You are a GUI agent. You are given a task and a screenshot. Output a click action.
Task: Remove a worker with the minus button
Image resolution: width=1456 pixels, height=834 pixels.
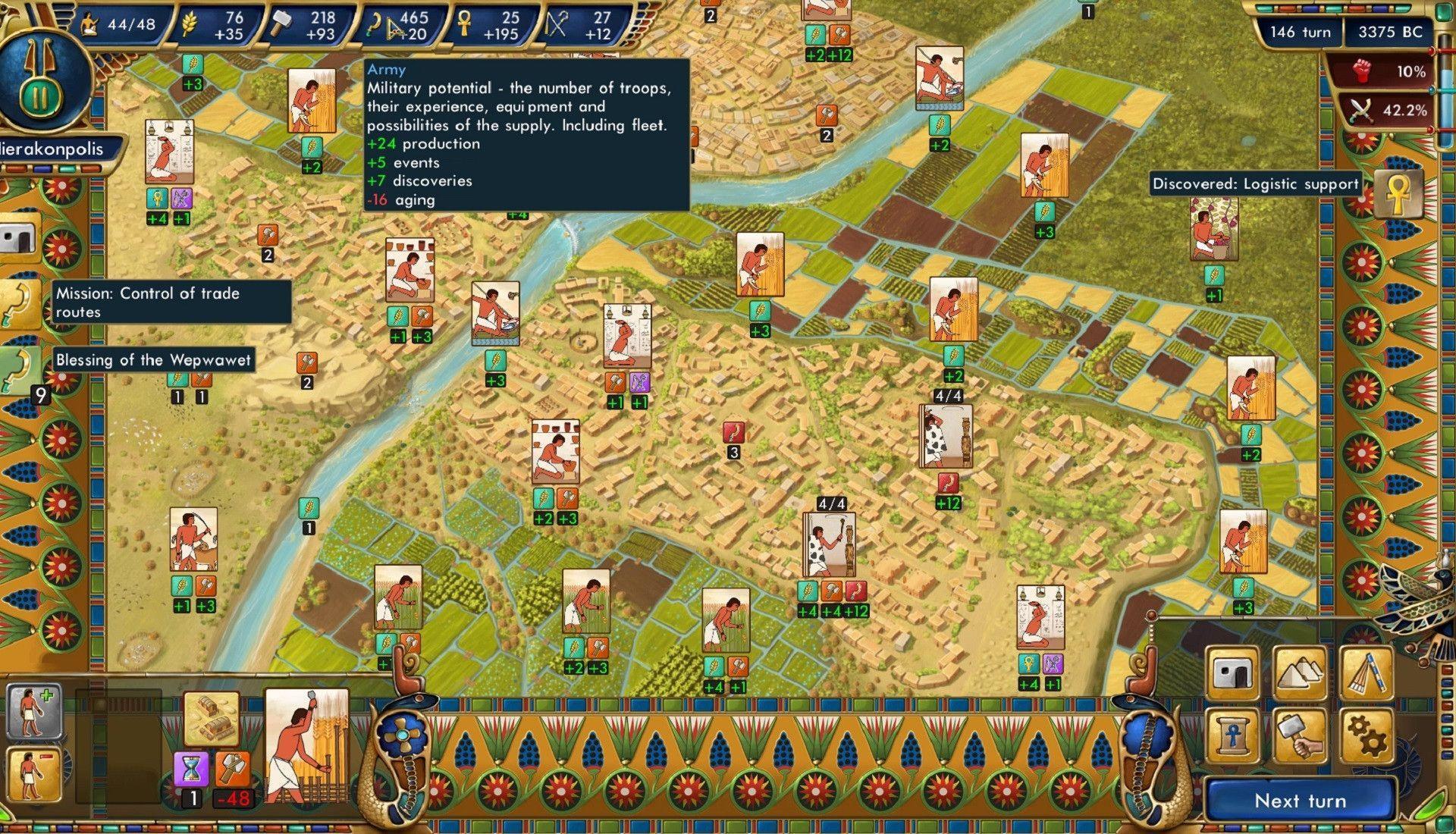coord(33,775)
